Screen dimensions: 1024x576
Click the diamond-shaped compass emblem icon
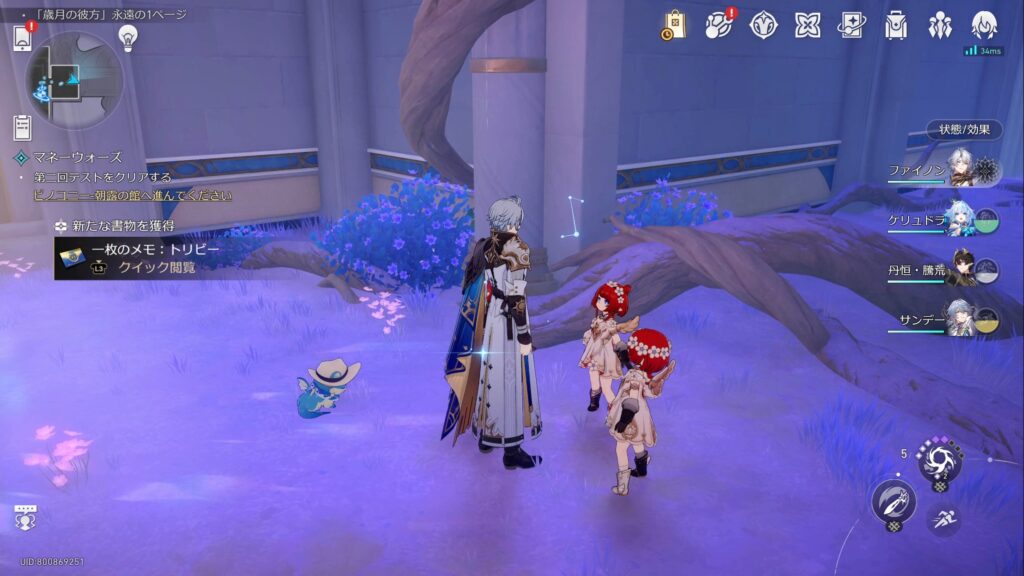click(x=764, y=25)
